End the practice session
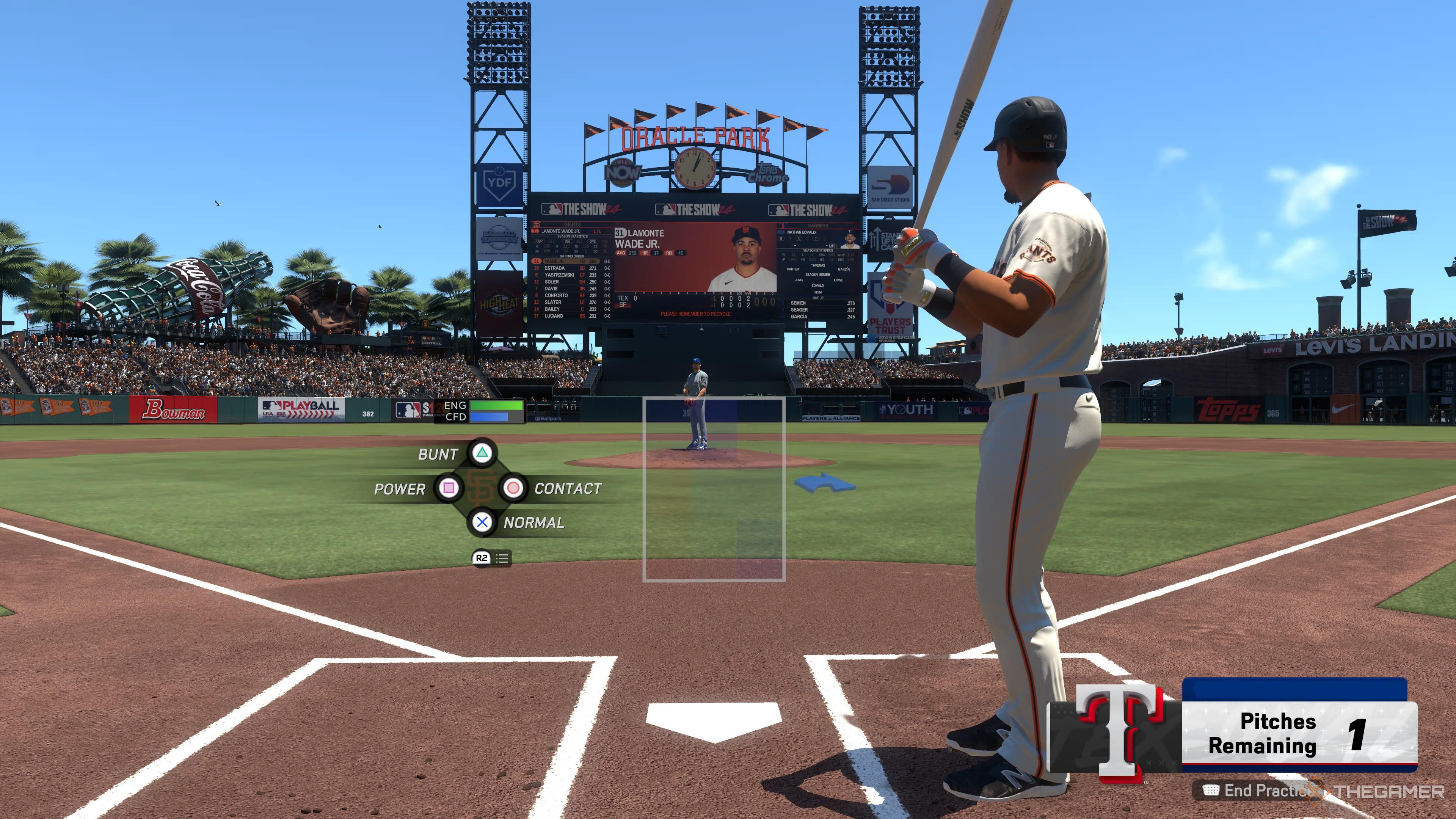Image resolution: width=1456 pixels, height=819 pixels. click(x=1260, y=791)
